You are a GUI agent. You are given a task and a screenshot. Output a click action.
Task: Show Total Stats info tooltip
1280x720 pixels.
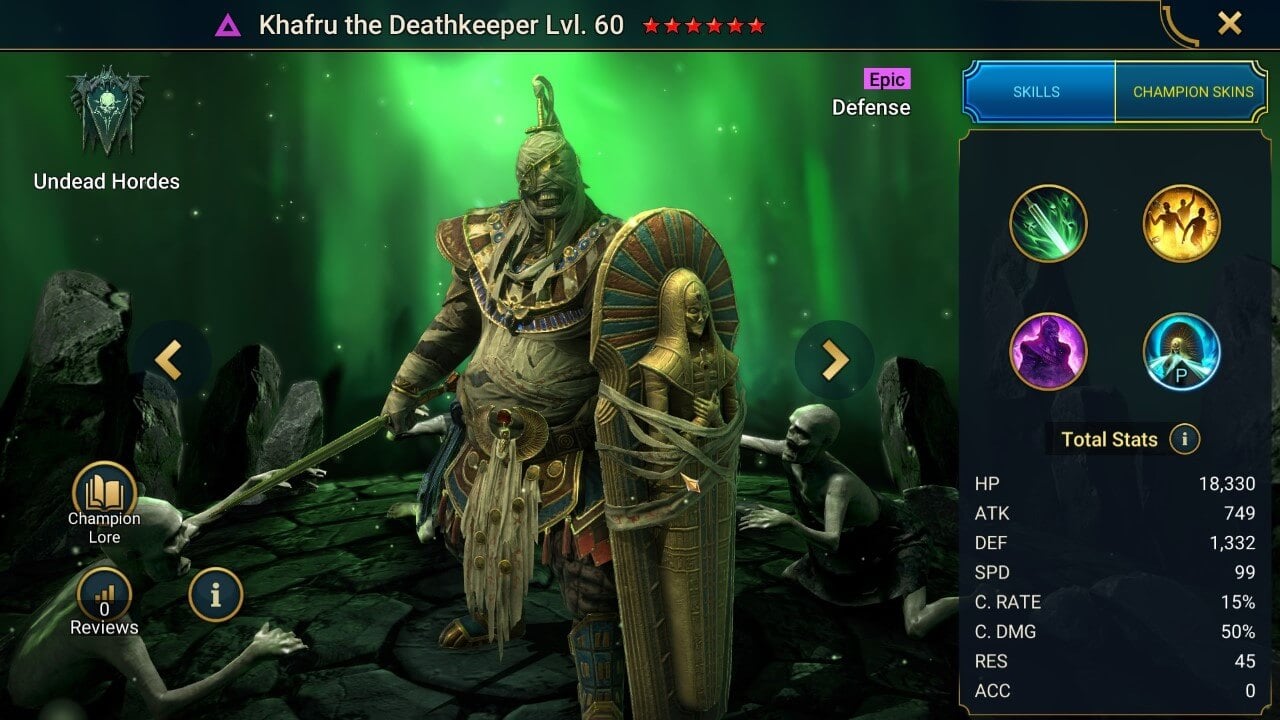coord(1184,439)
